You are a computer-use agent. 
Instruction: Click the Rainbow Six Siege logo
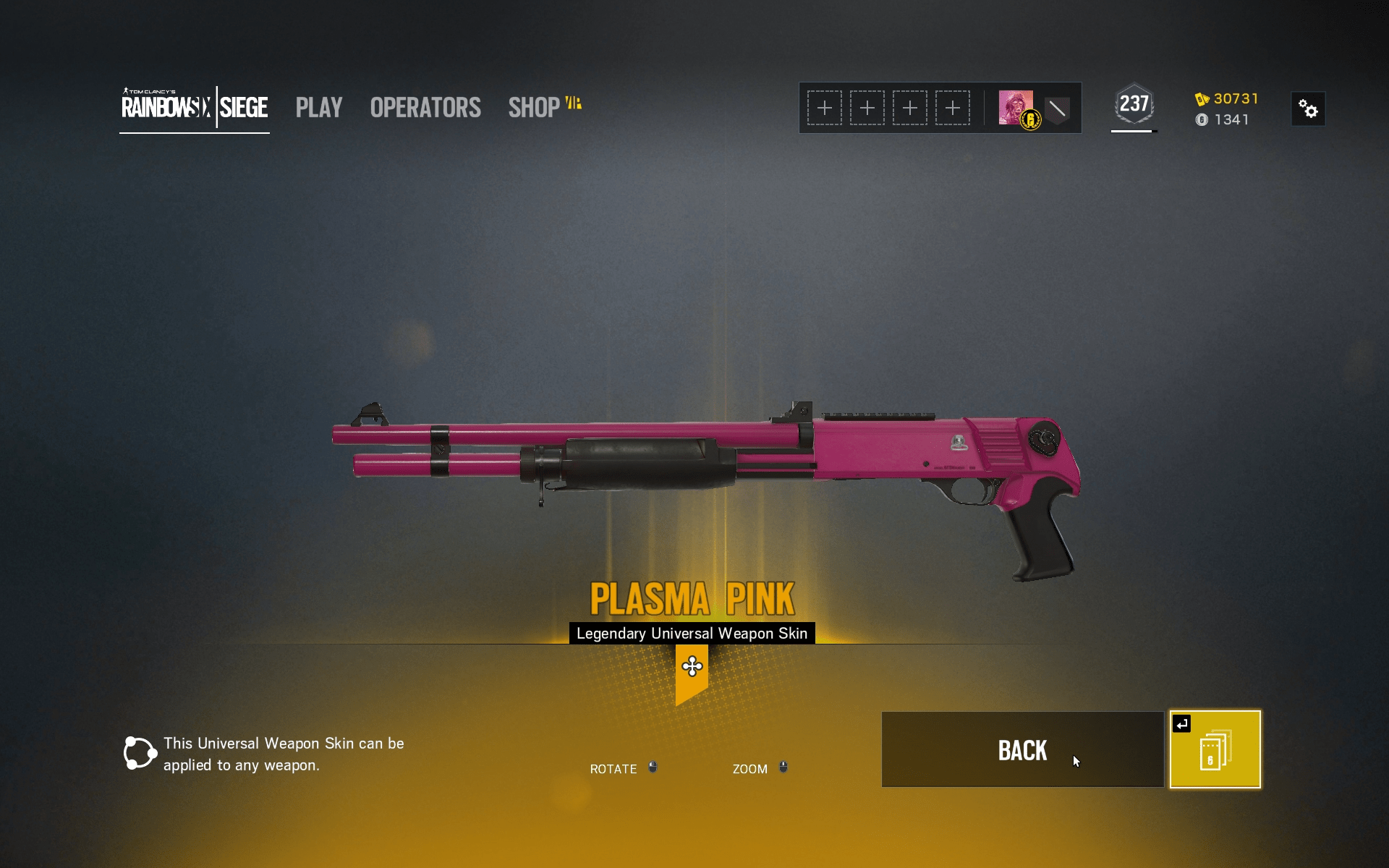(x=194, y=107)
